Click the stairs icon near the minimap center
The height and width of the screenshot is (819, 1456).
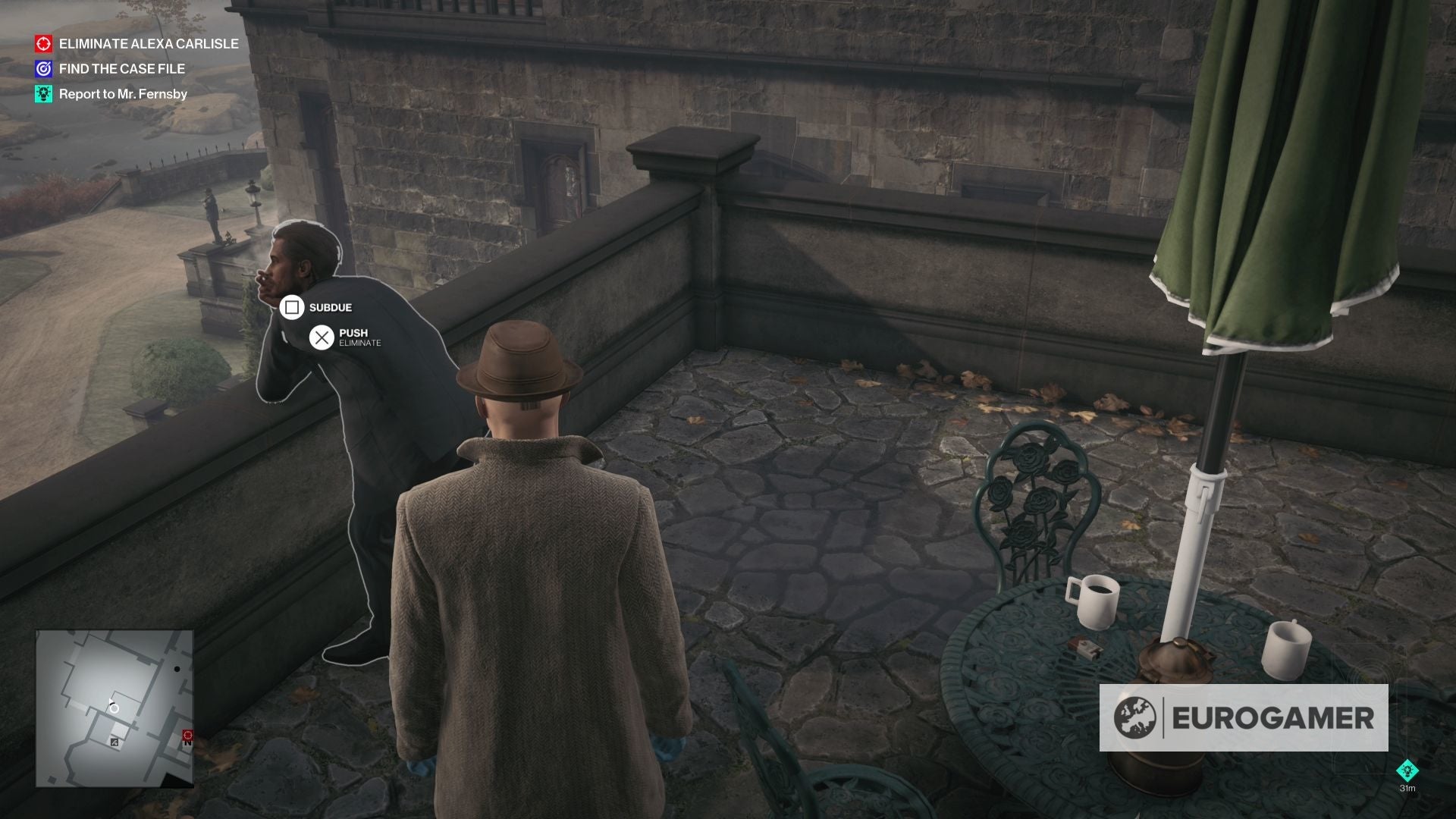point(115,742)
